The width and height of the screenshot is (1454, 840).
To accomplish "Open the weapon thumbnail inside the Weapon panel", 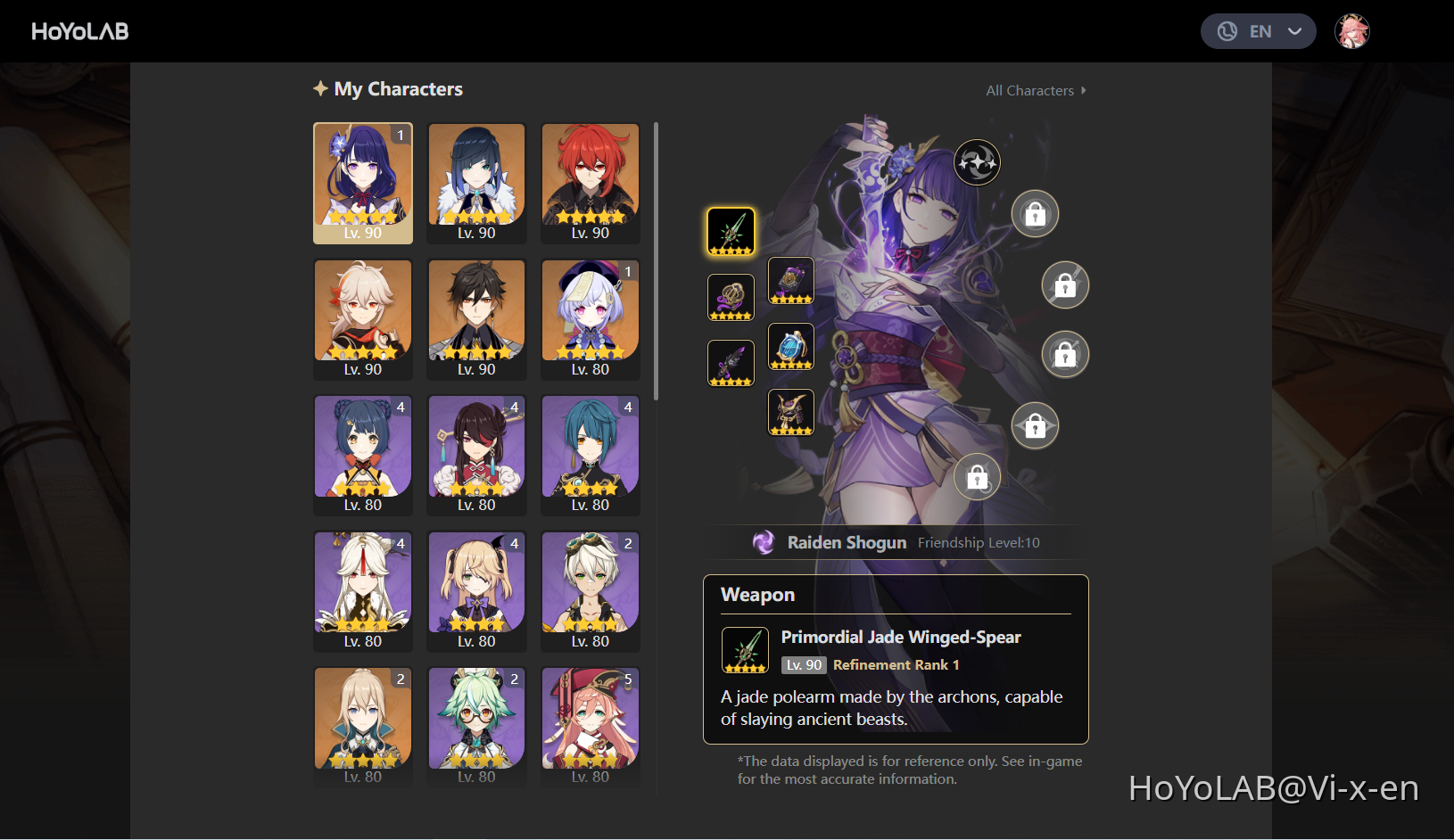I will pos(745,650).
